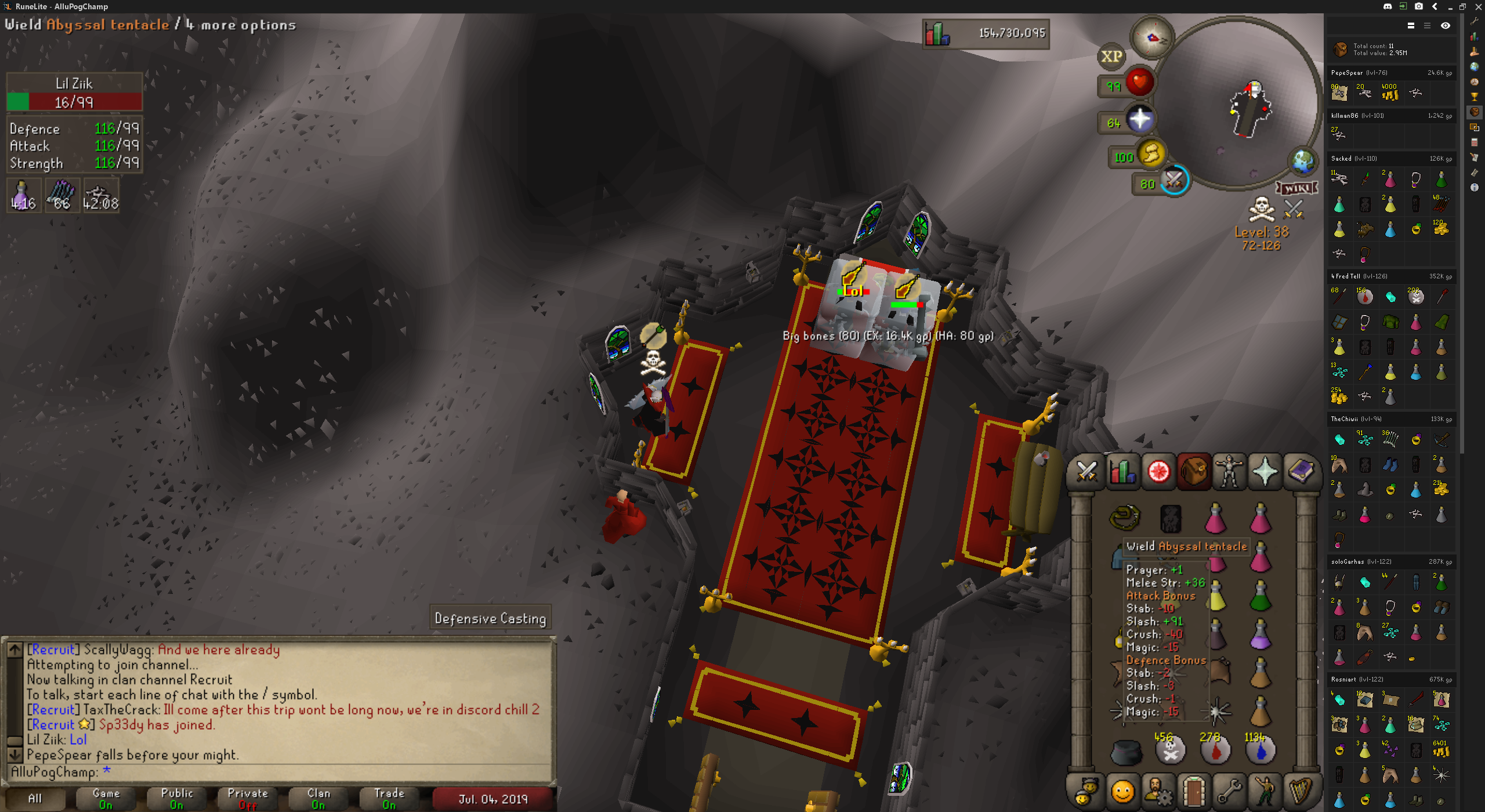Show All messages chat tab
This screenshot has height=812, width=1485.
coord(35,798)
